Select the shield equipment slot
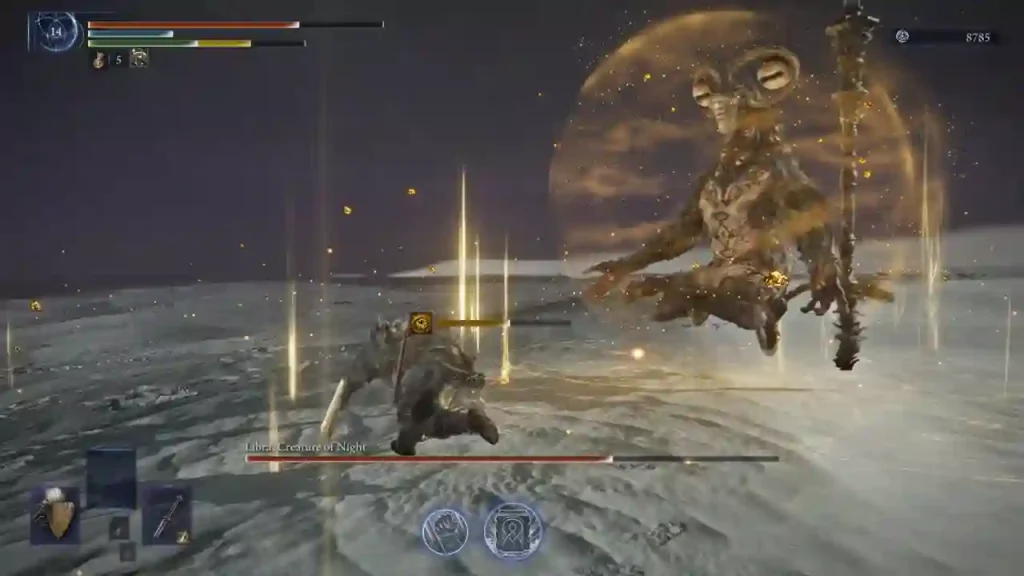Screen dimensions: 1024x576 point(55,514)
